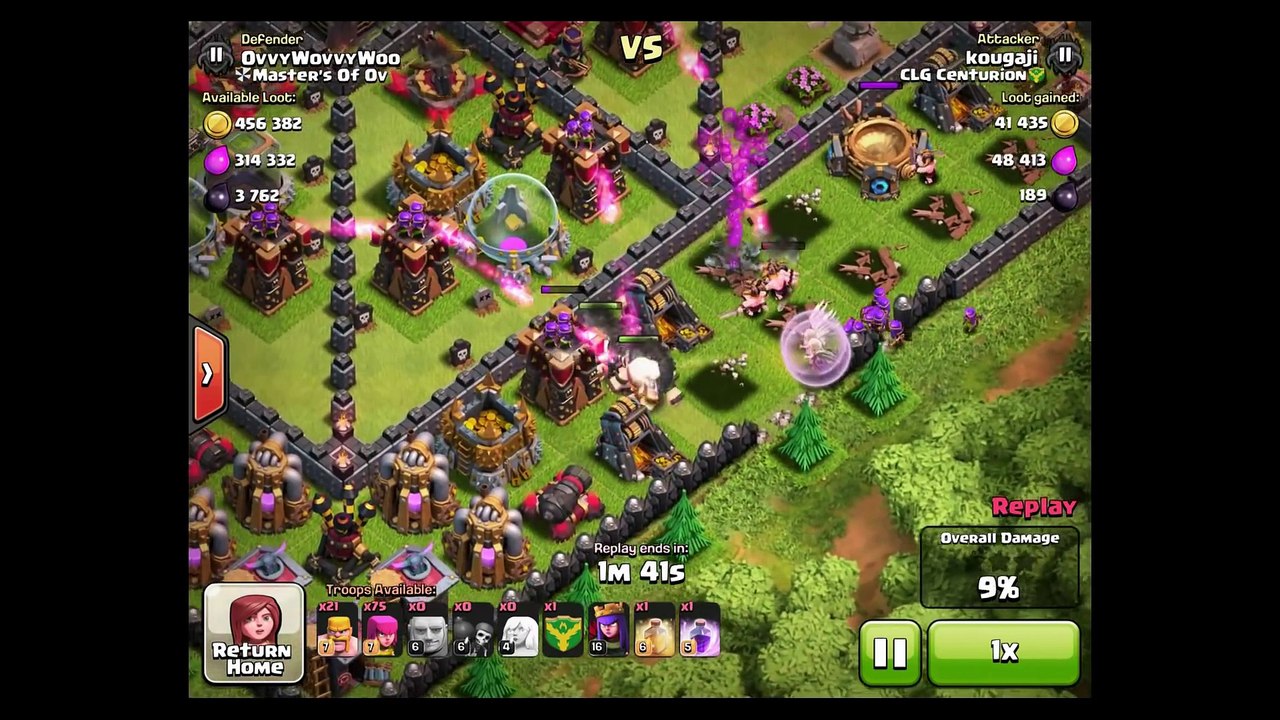Click the Return Home button
The height and width of the screenshot is (720, 1280).
click(x=254, y=634)
